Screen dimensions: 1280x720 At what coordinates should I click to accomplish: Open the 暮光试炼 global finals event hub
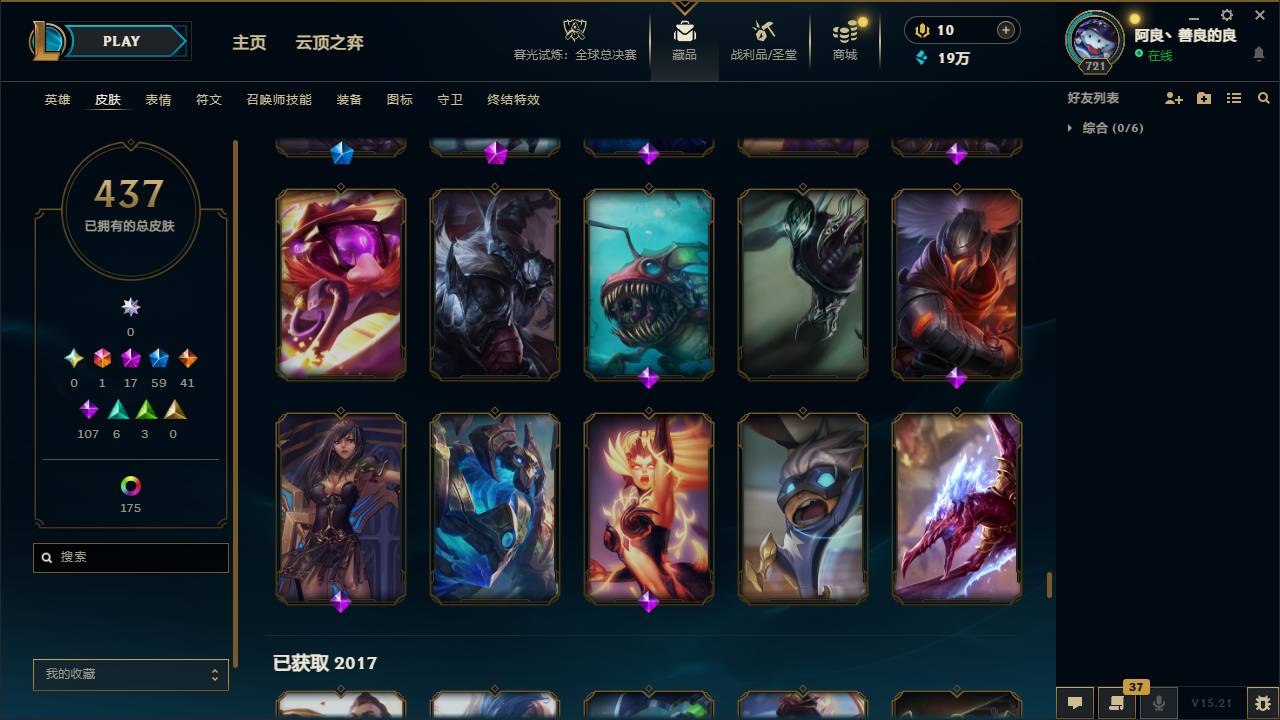point(574,40)
